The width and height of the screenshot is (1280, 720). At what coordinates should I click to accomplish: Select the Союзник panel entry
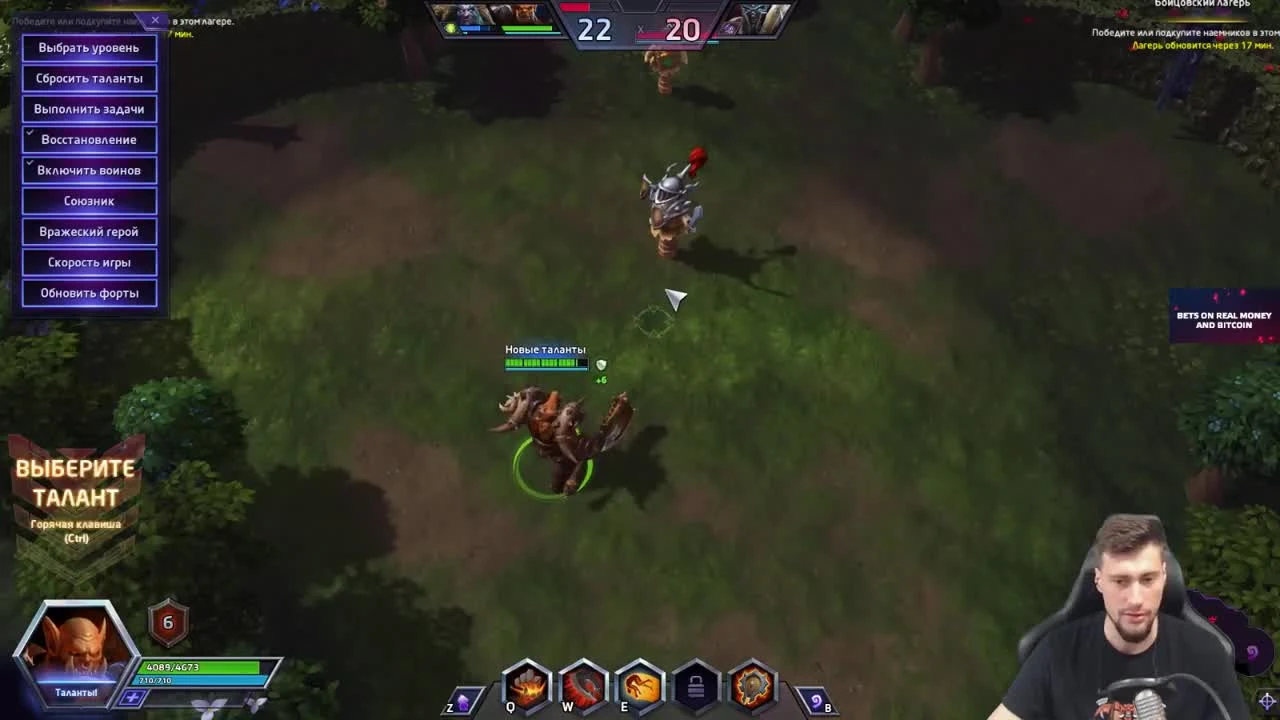point(88,200)
